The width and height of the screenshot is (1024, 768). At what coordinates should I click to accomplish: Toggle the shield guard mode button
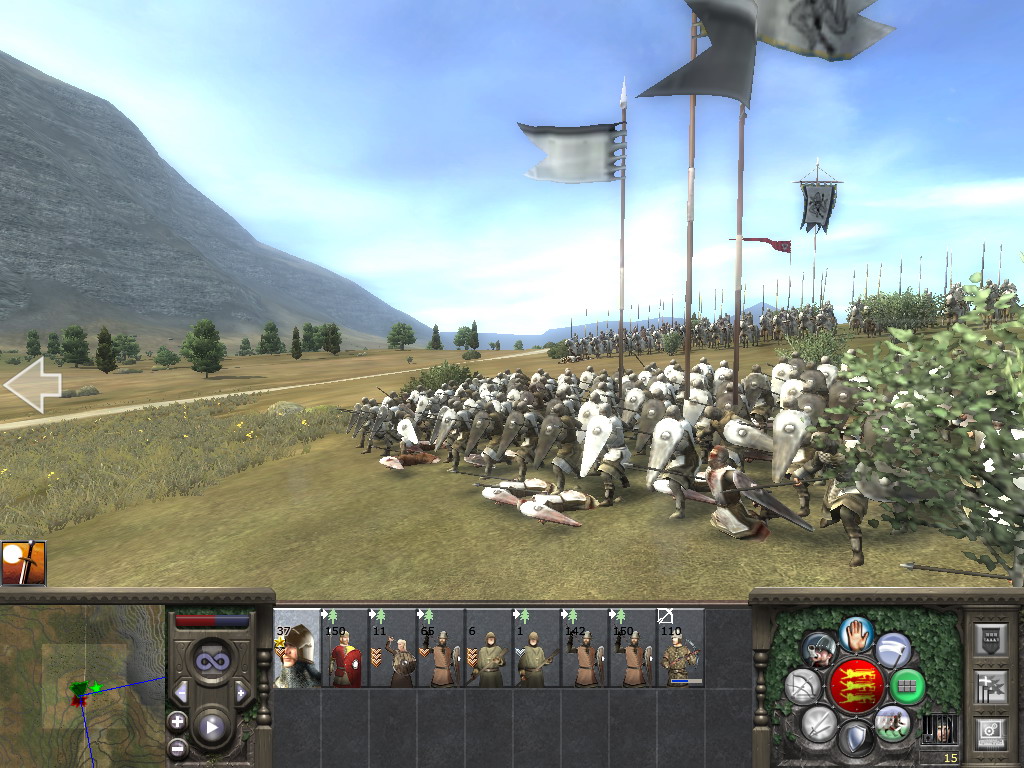tap(856, 740)
